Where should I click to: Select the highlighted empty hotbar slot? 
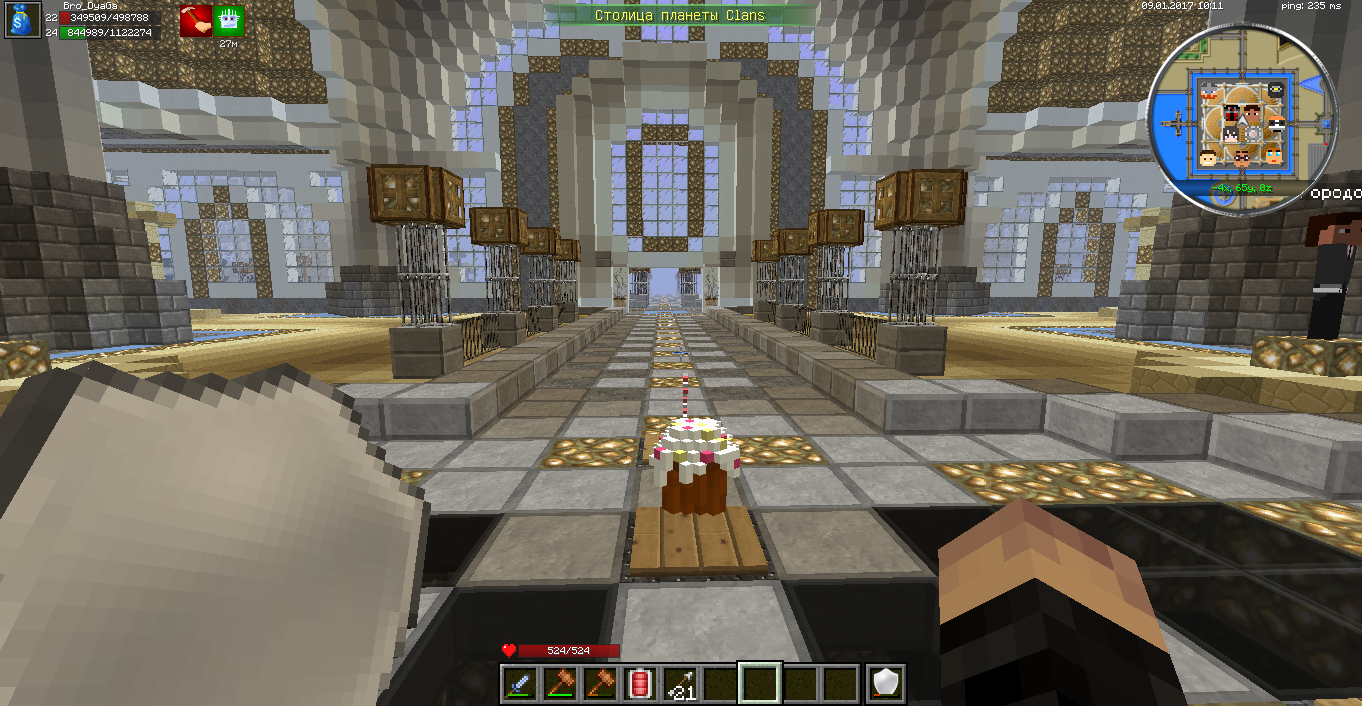point(758,683)
